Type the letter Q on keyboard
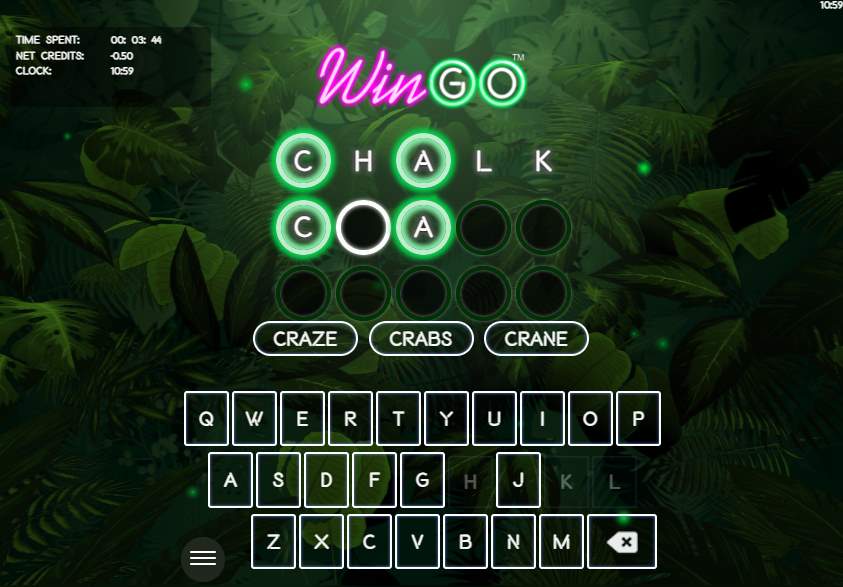This screenshot has height=587, width=843. point(207,418)
